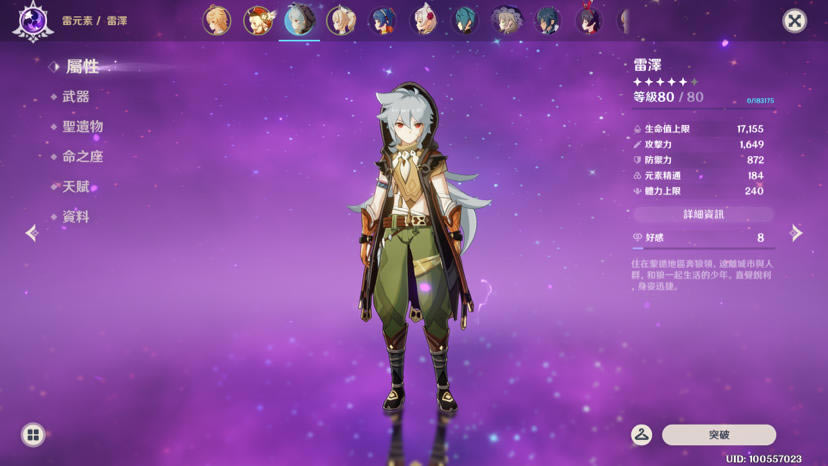Open 詳細資訊 detailed stats

(703, 214)
